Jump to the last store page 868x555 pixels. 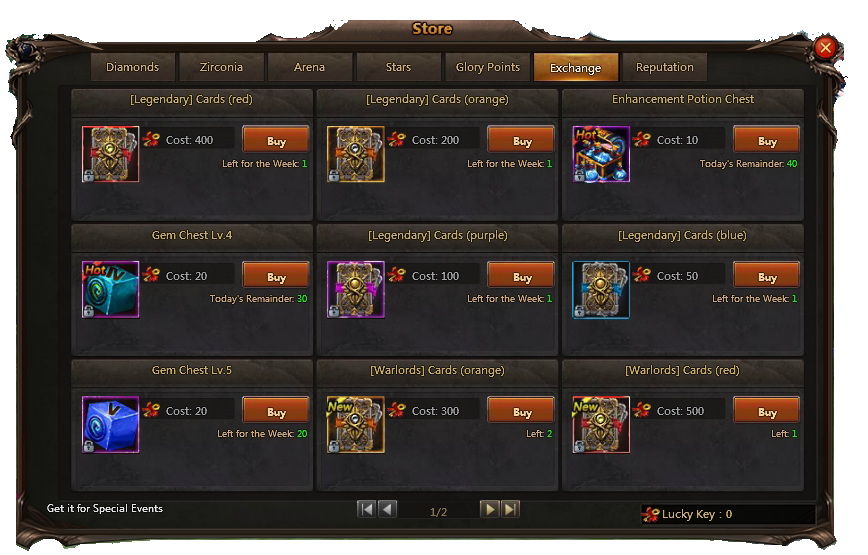tap(510, 509)
